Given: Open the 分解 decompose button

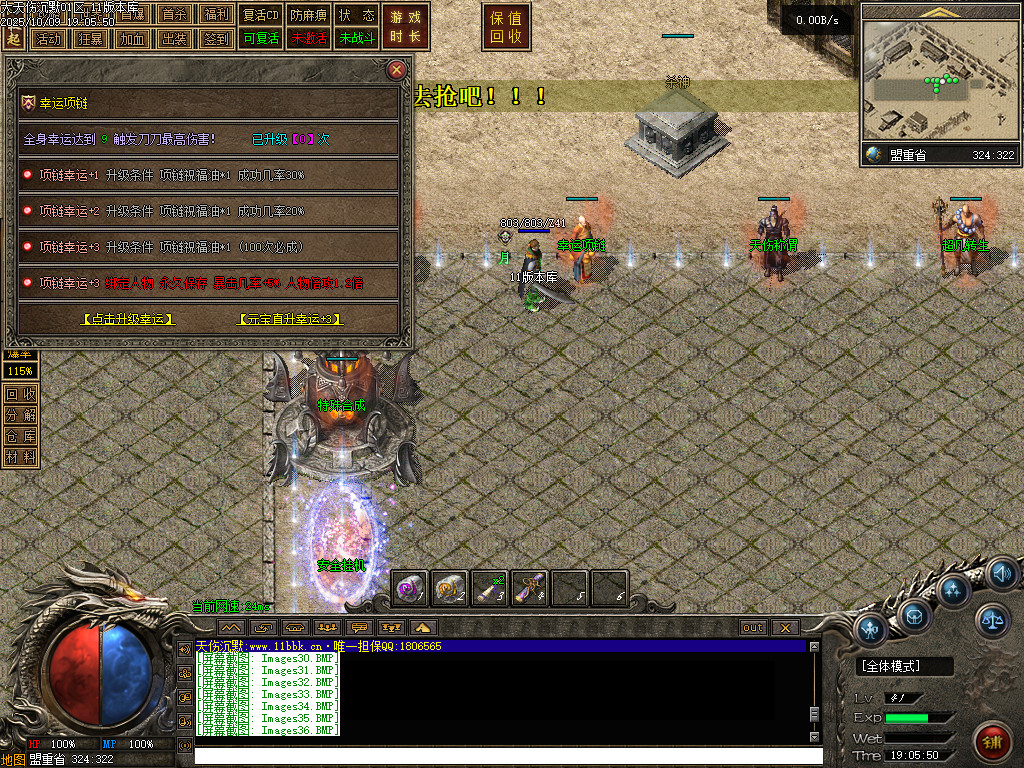Looking at the screenshot, I should click(20, 415).
